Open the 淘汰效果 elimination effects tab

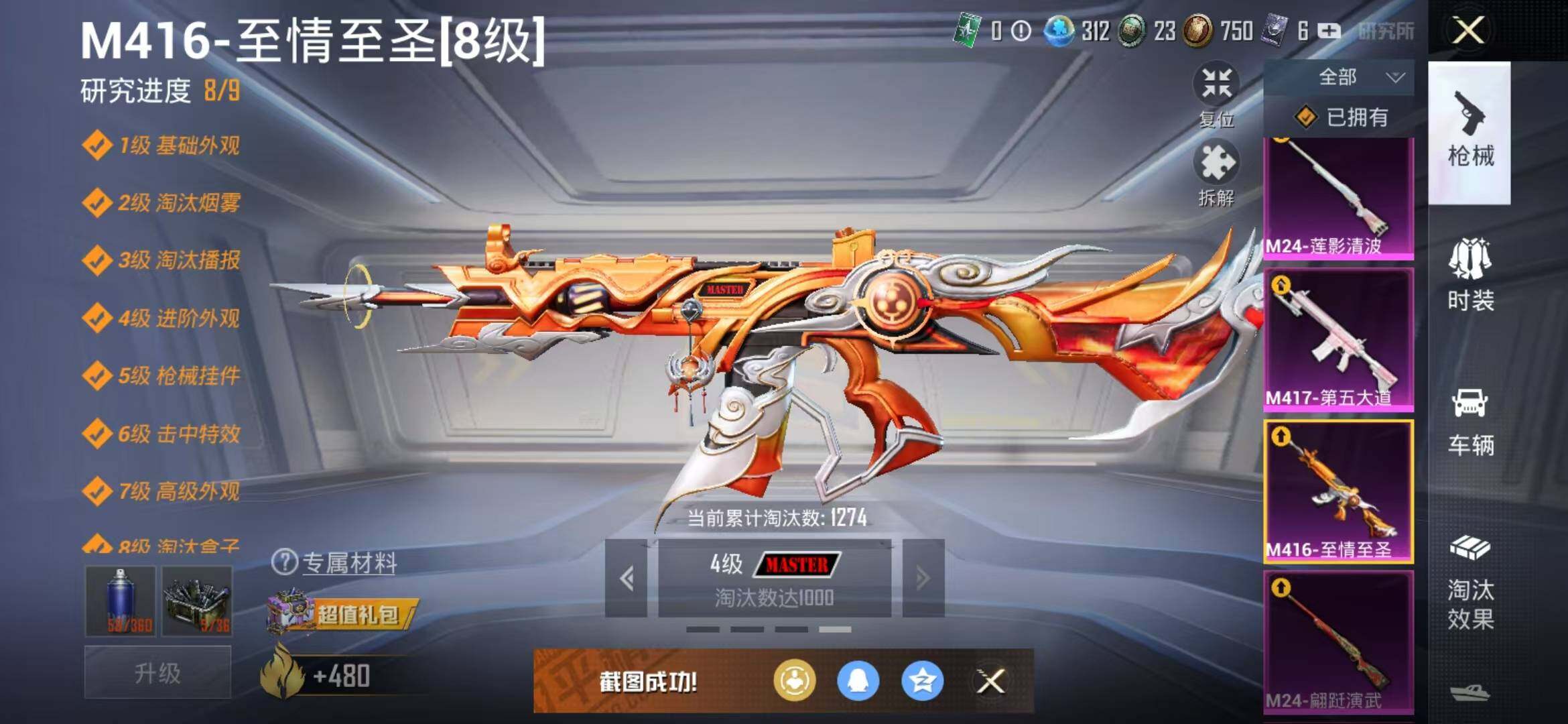pyautogui.click(x=1470, y=583)
